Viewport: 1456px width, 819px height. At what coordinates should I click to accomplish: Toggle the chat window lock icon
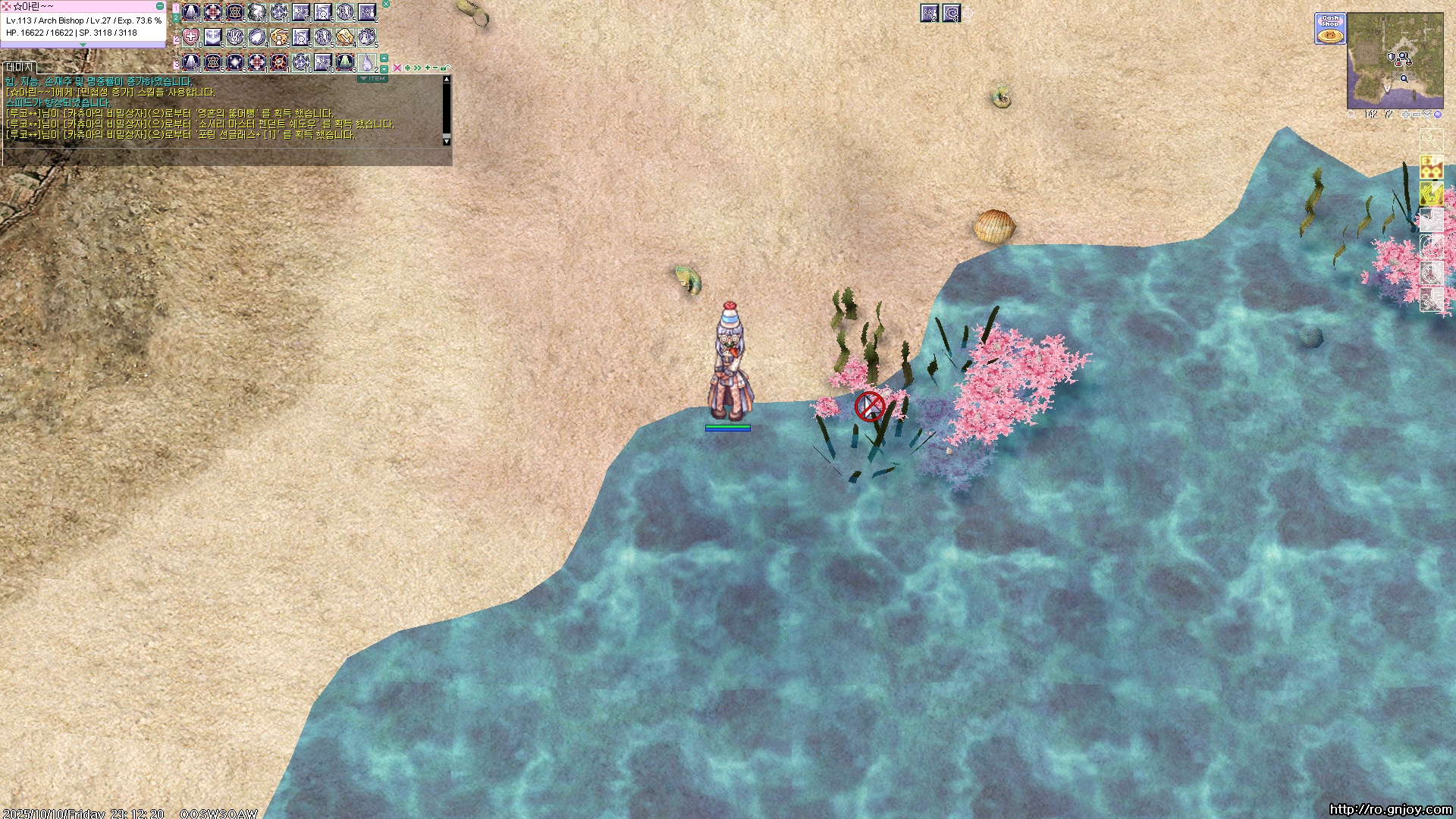pyautogui.click(x=444, y=68)
